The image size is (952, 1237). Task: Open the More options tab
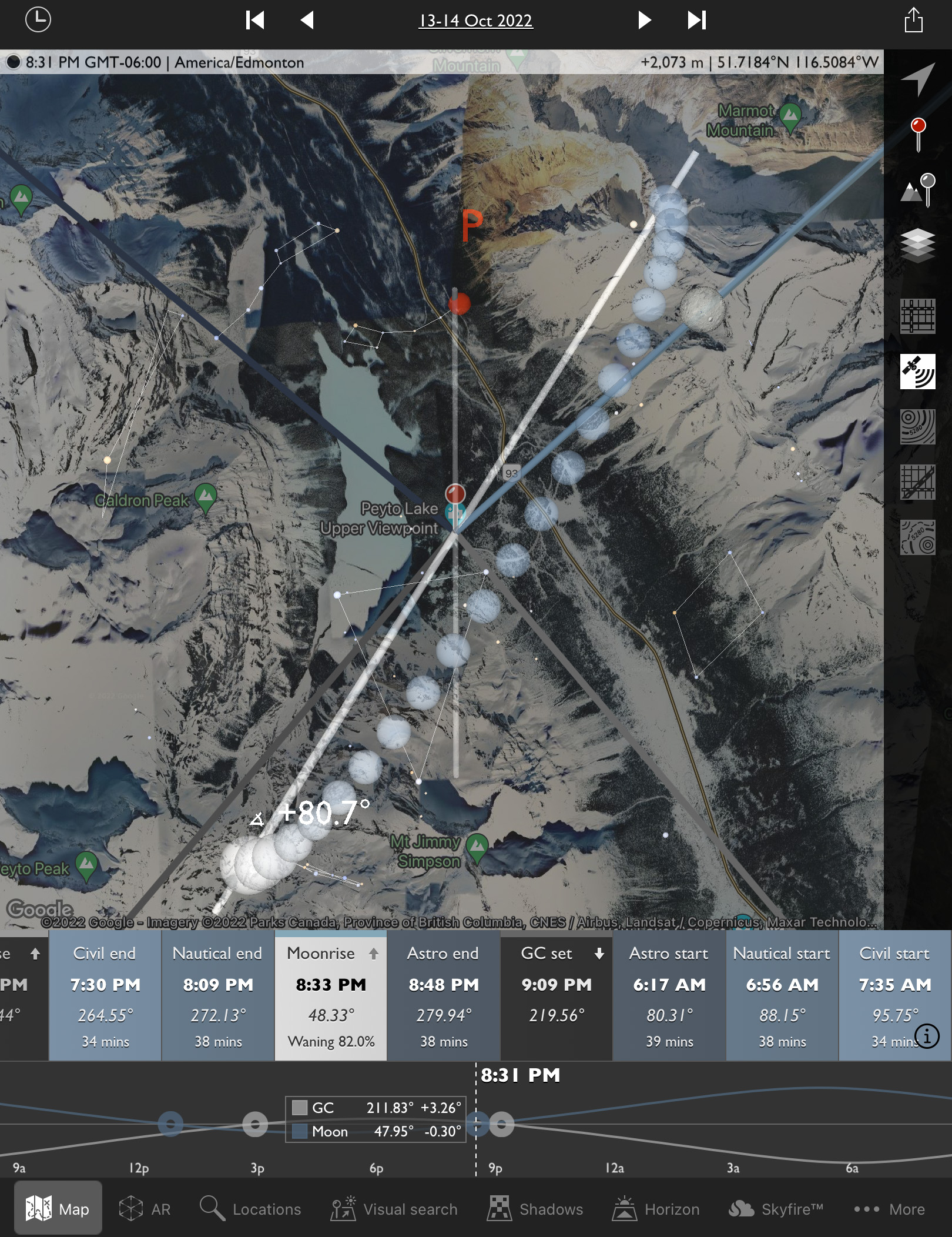[889, 1209]
